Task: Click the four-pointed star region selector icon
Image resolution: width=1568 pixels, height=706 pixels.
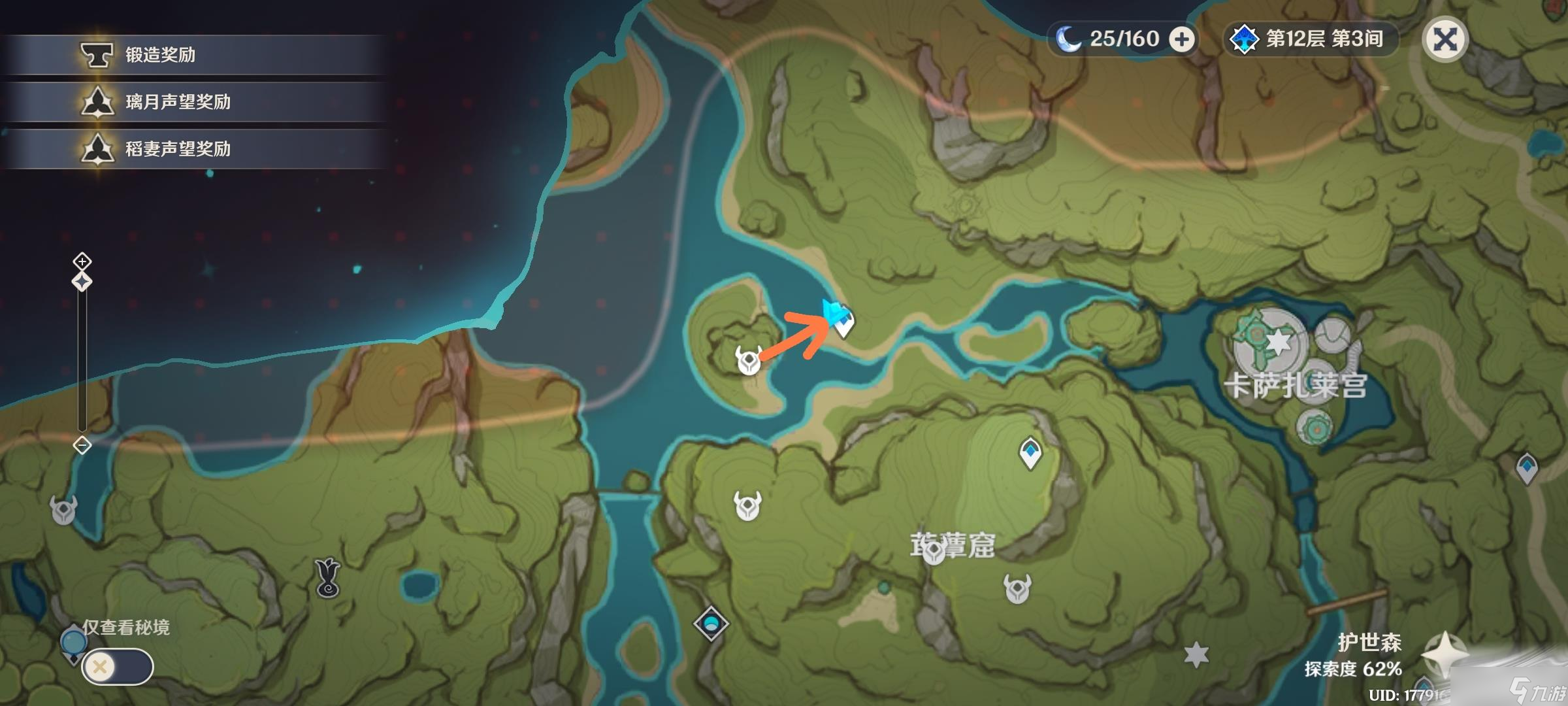Action: tap(1445, 656)
